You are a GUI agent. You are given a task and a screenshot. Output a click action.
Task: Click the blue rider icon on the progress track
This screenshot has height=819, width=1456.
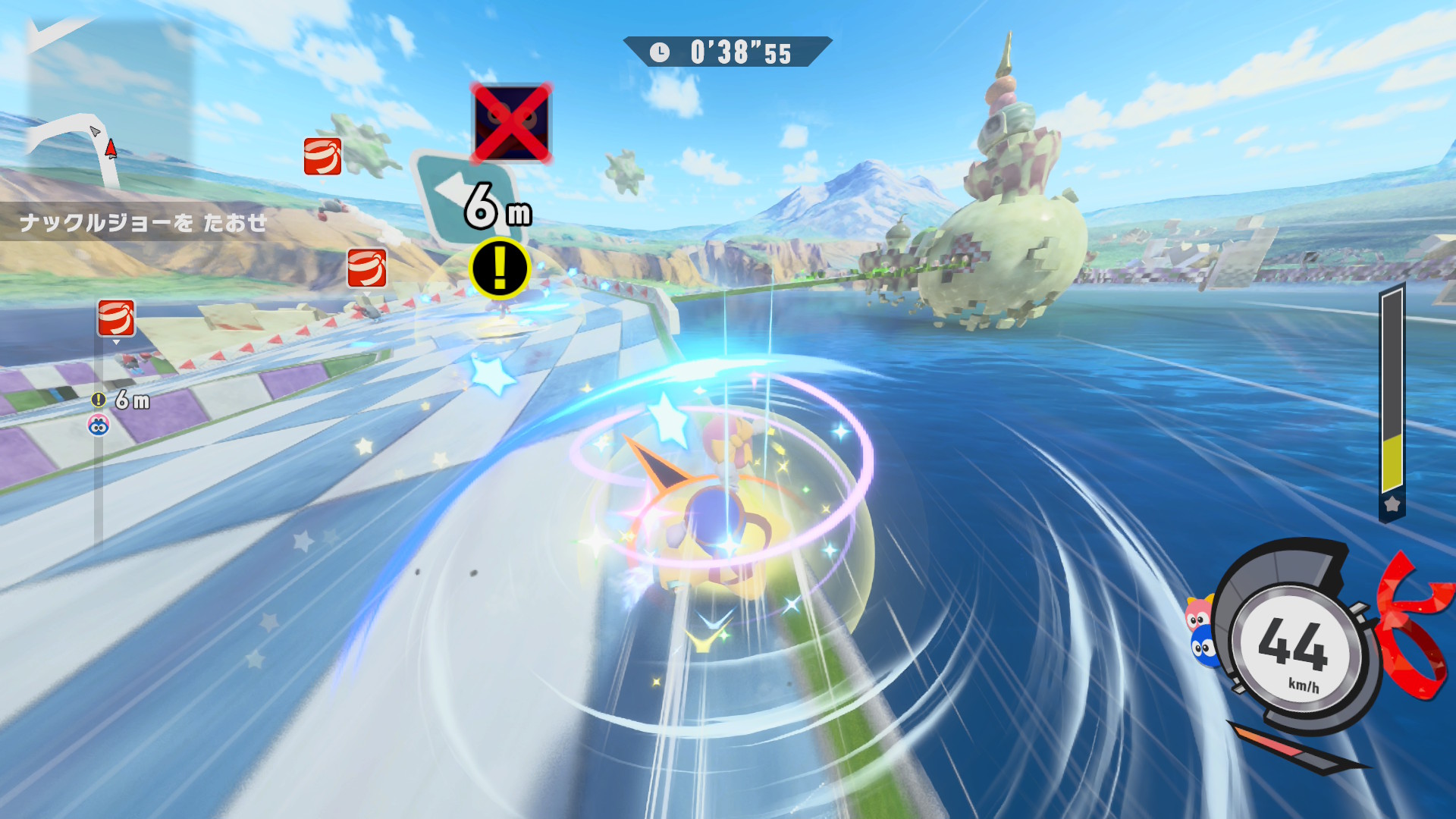(99, 425)
